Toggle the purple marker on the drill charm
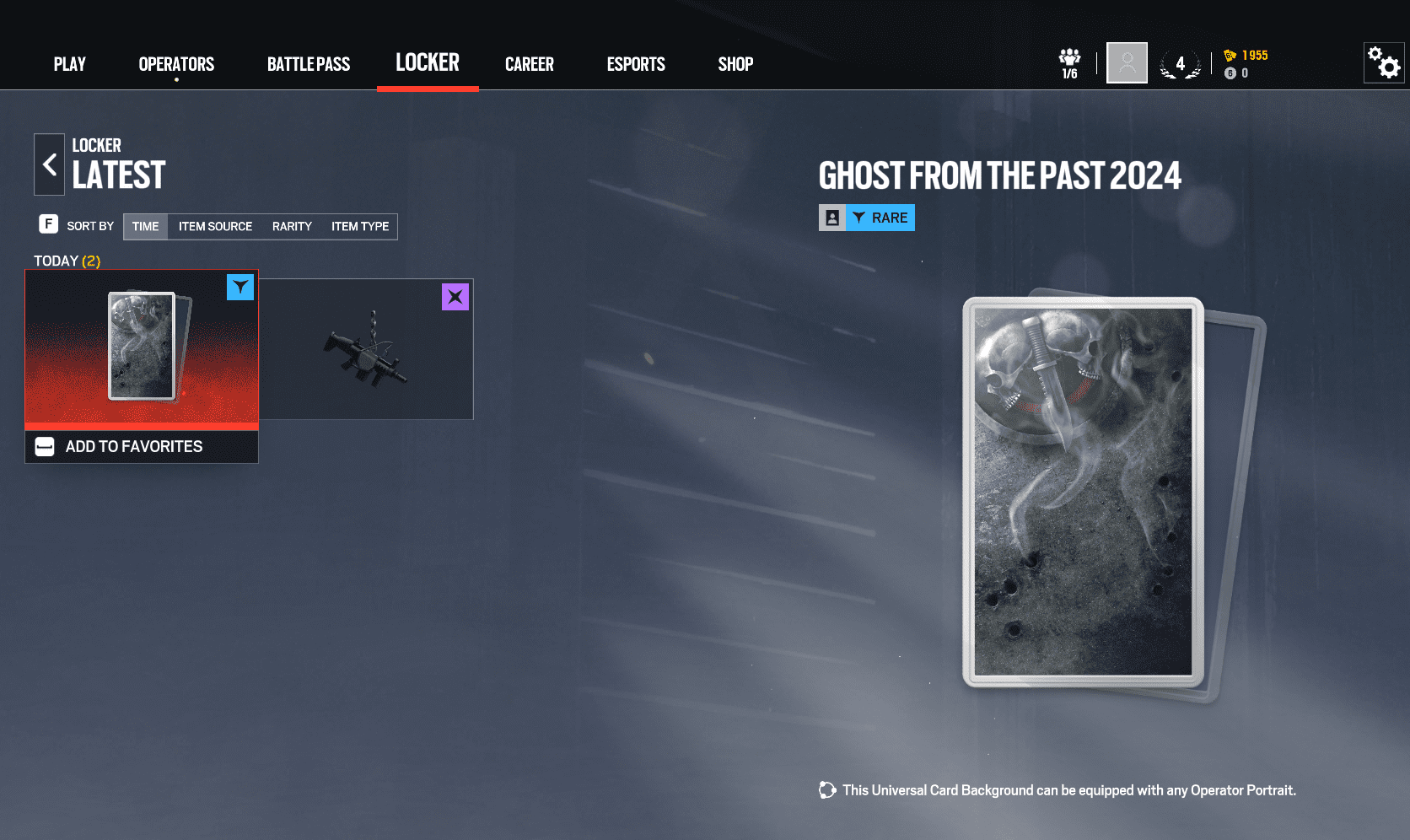 pyautogui.click(x=455, y=297)
